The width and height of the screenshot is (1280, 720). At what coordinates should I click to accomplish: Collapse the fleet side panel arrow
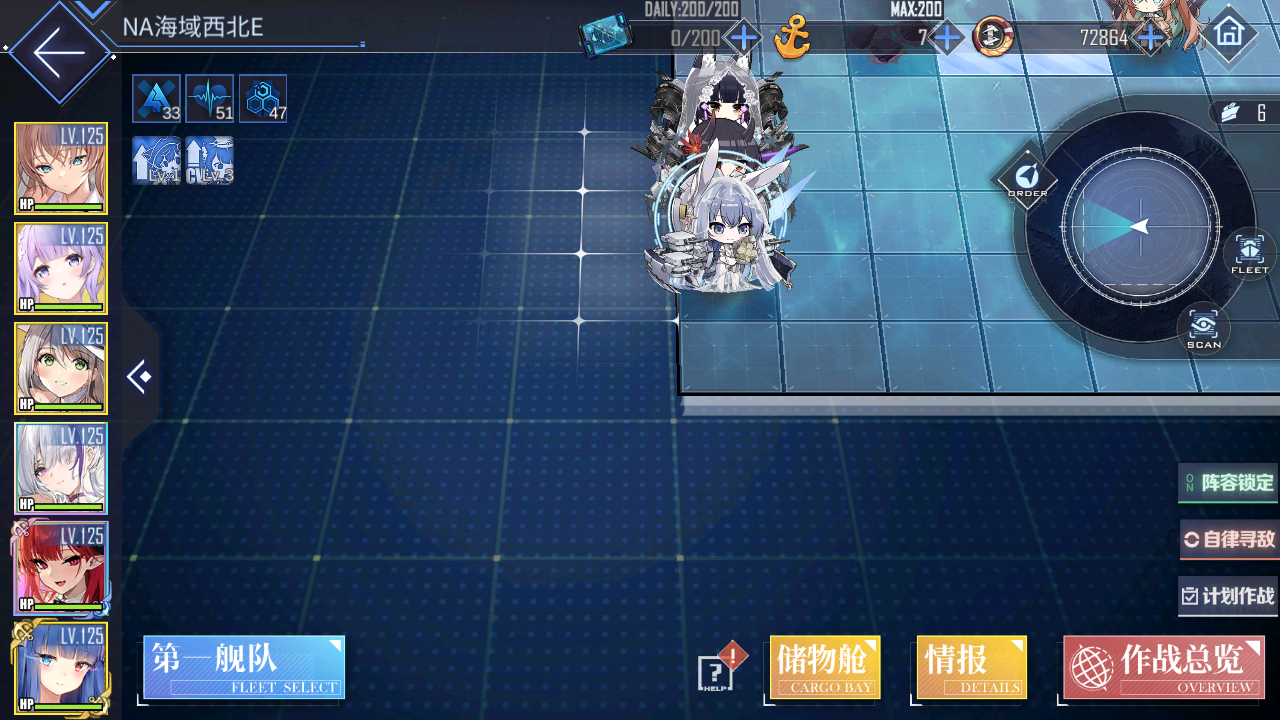tap(139, 377)
